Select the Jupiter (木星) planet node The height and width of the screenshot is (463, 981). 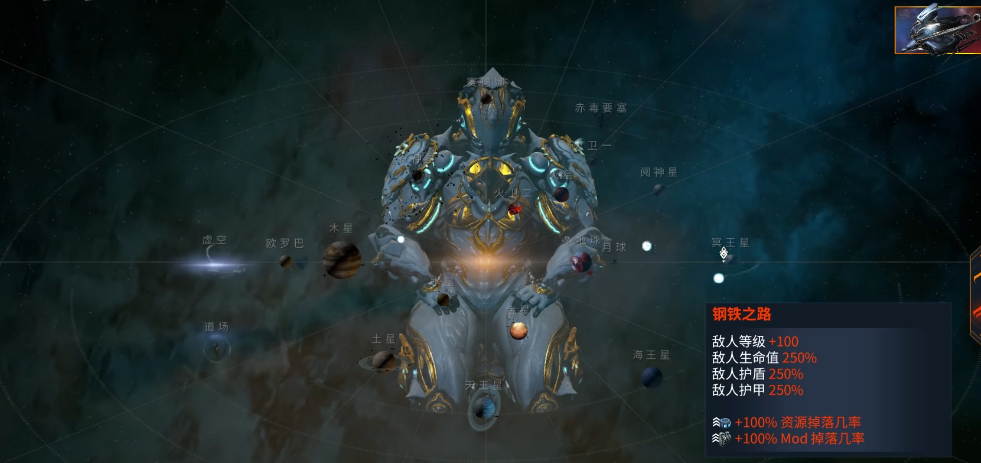pos(341,260)
